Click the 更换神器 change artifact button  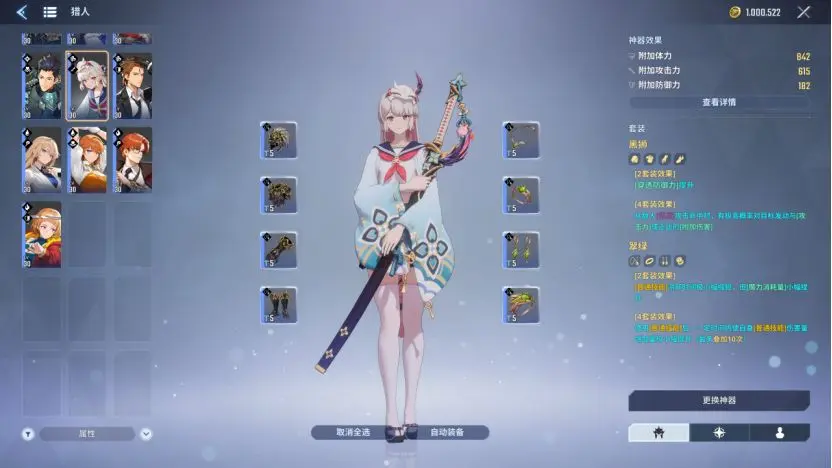(718, 400)
